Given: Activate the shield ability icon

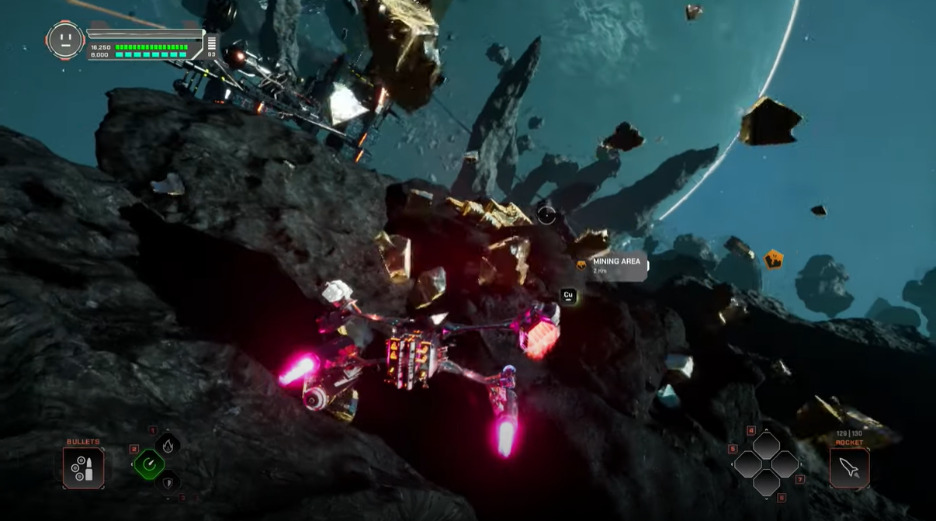Looking at the screenshot, I should [x=168, y=483].
